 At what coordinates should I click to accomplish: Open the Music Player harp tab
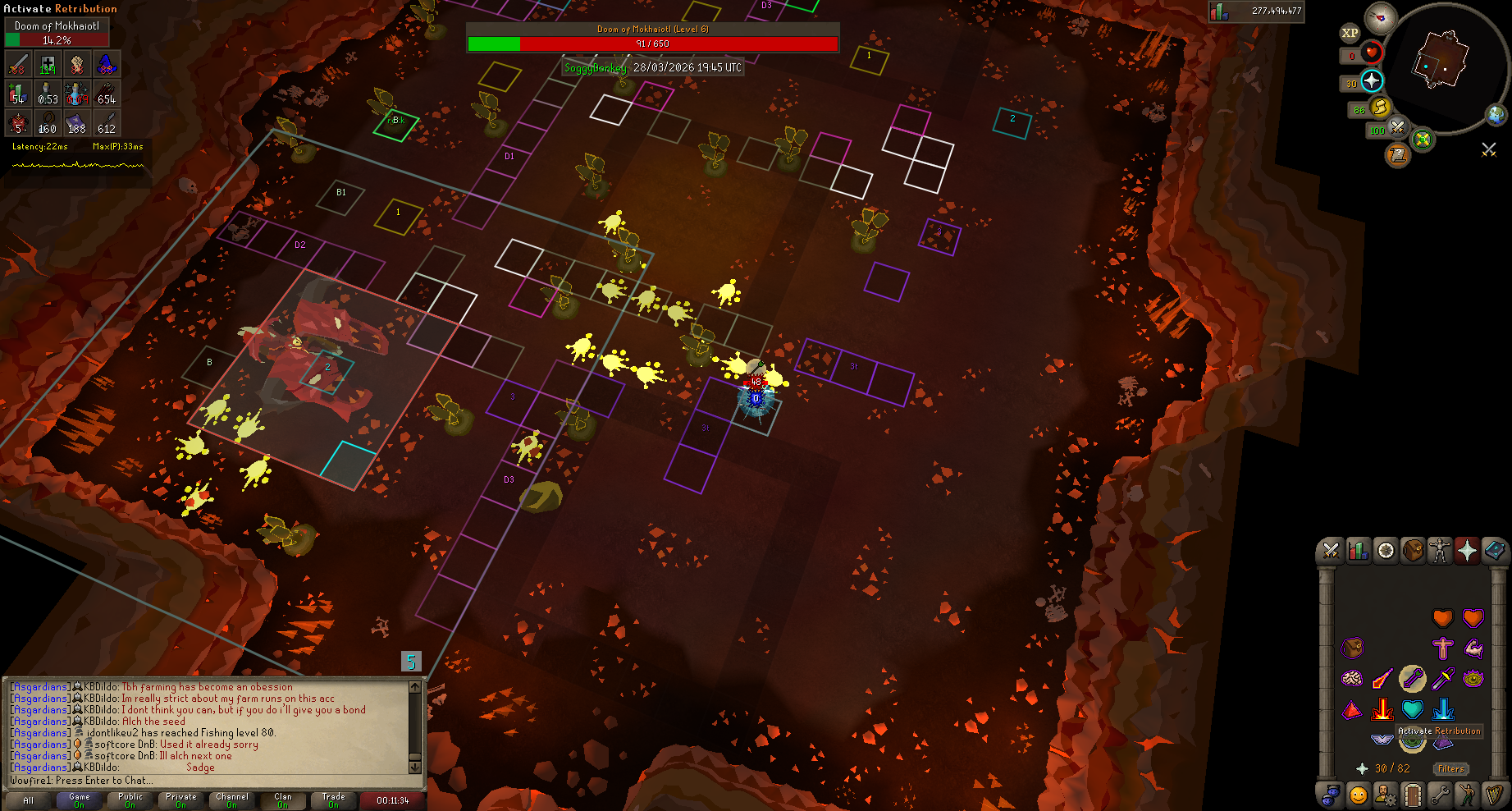pyautogui.click(x=1494, y=795)
